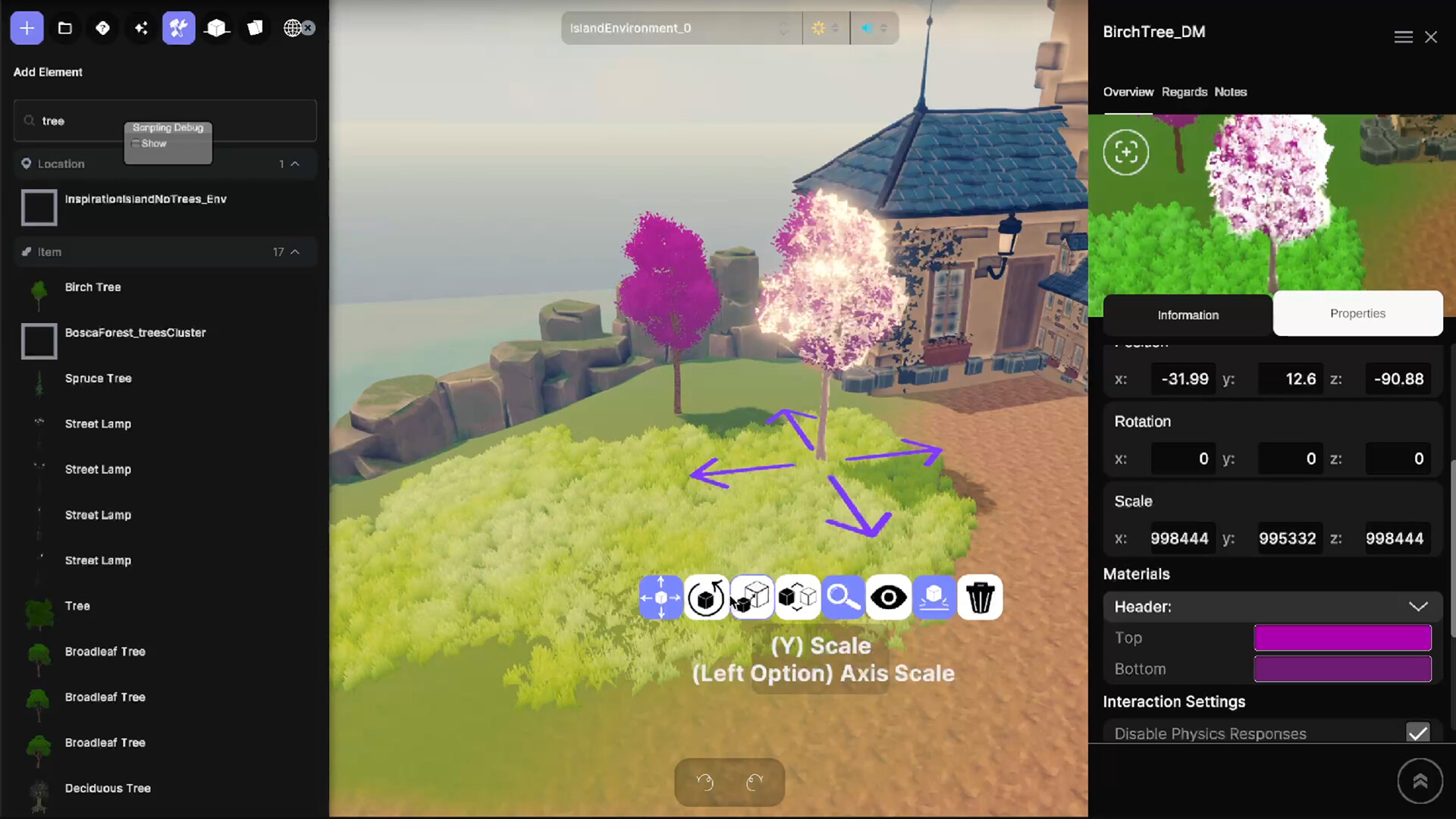Open the Add Element plus icon
This screenshot has height=819, width=1456.
[27, 27]
